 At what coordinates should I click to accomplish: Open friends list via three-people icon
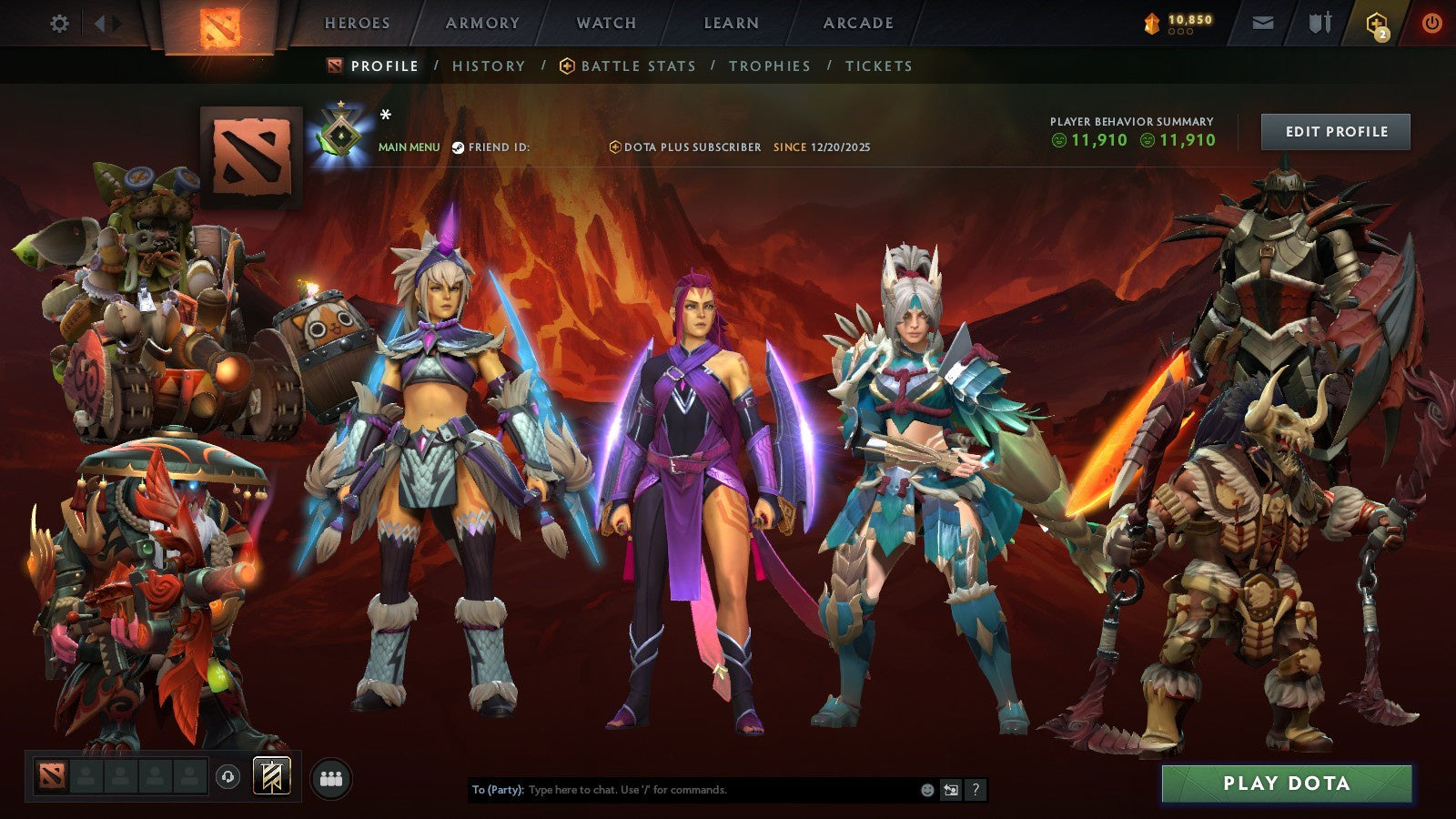pyautogui.click(x=332, y=777)
